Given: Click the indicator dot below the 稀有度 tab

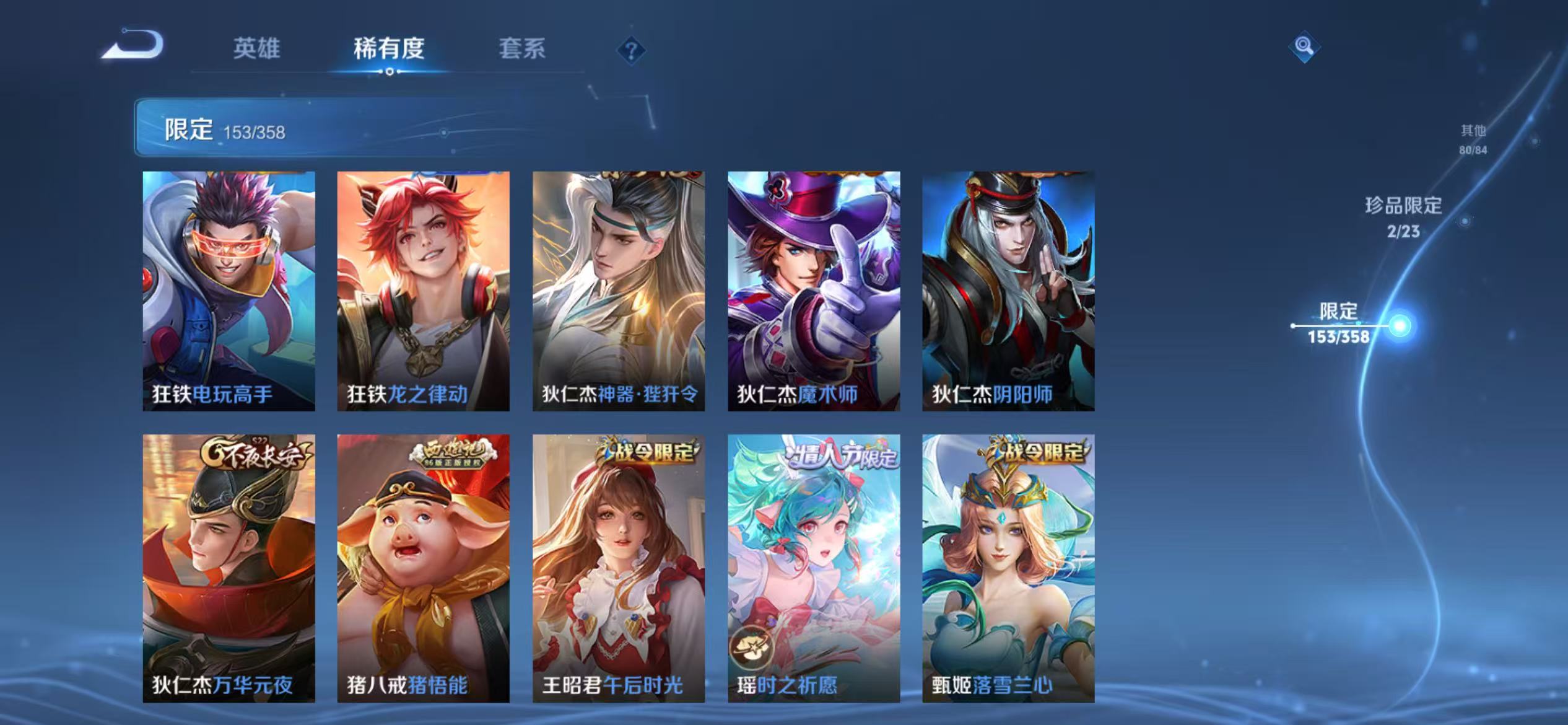Looking at the screenshot, I should 390,72.
